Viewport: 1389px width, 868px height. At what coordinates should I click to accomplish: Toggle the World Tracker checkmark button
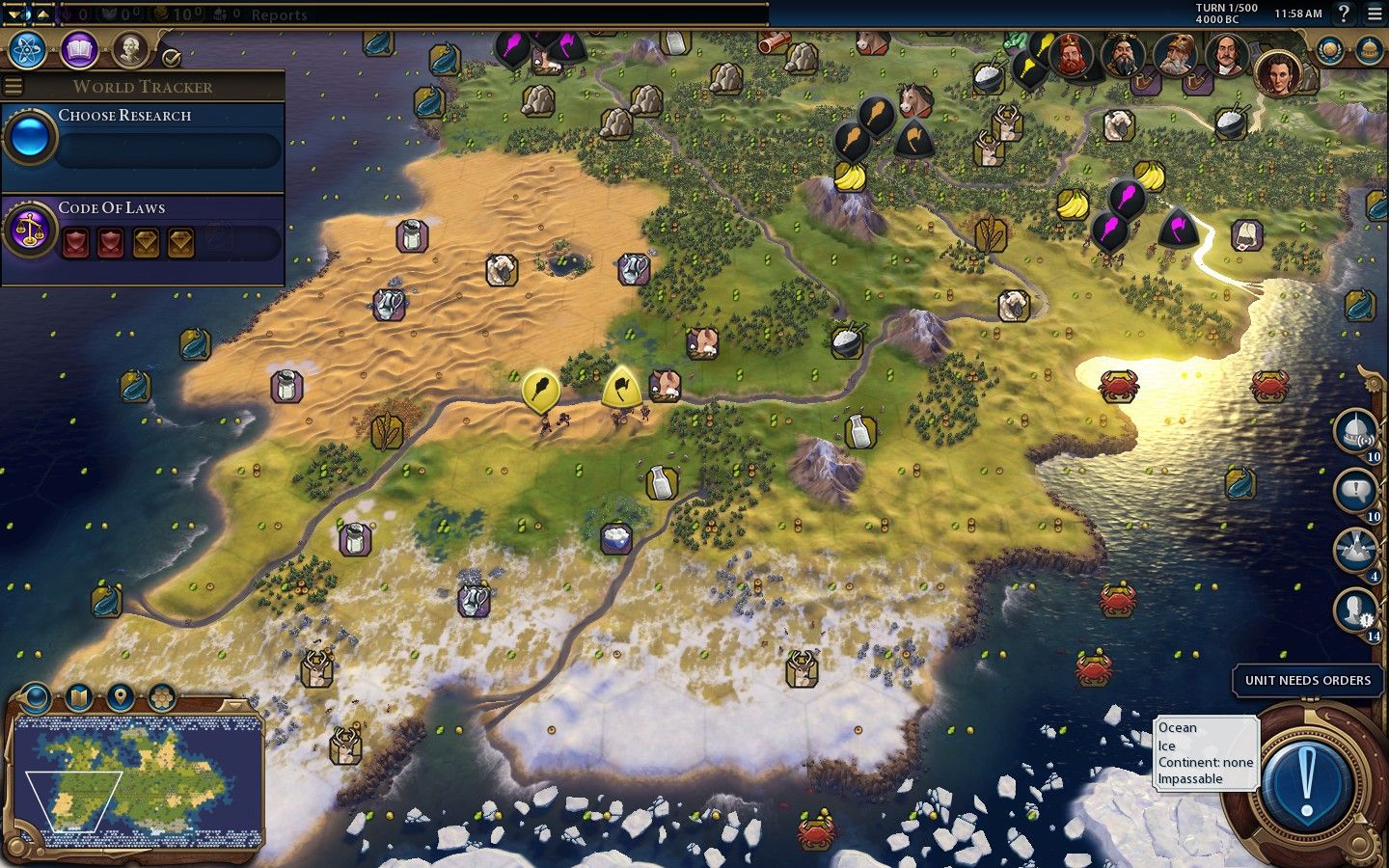click(x=172, y=58)
